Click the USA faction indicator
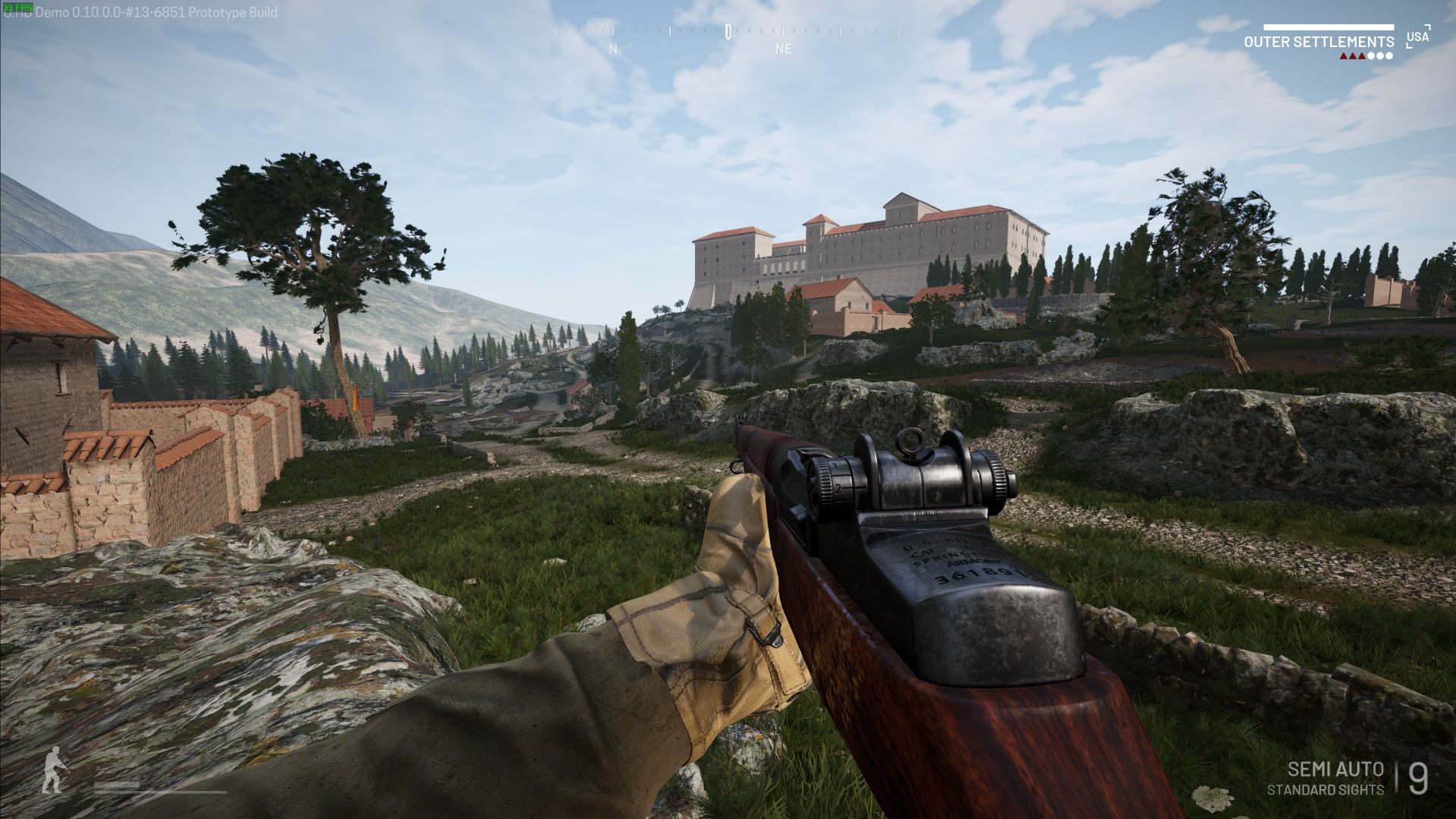This screenshot has height=819, width=1456. pos(1417,36)
